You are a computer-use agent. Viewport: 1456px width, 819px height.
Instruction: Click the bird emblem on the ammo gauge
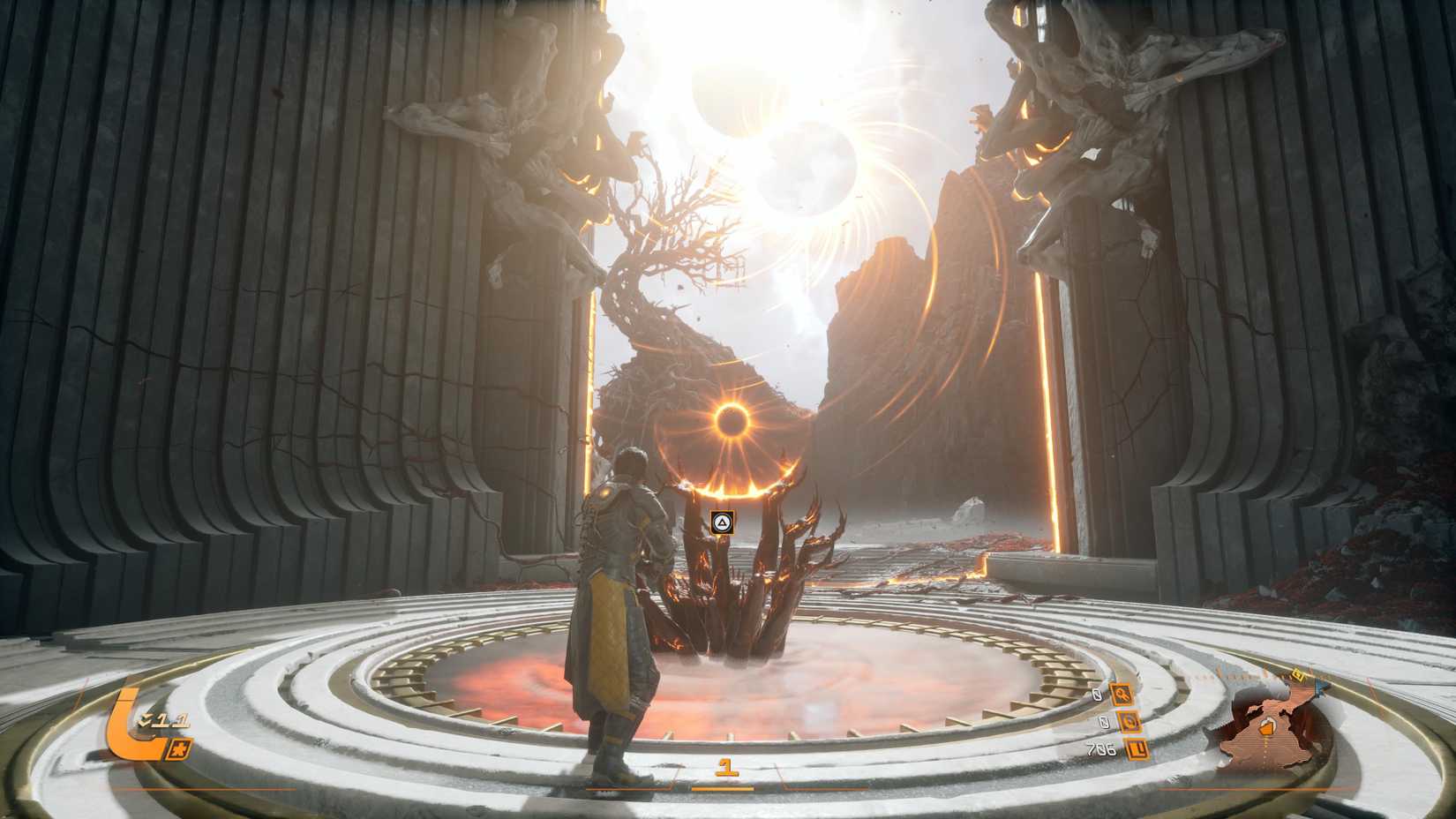click(x=179, y=750)
